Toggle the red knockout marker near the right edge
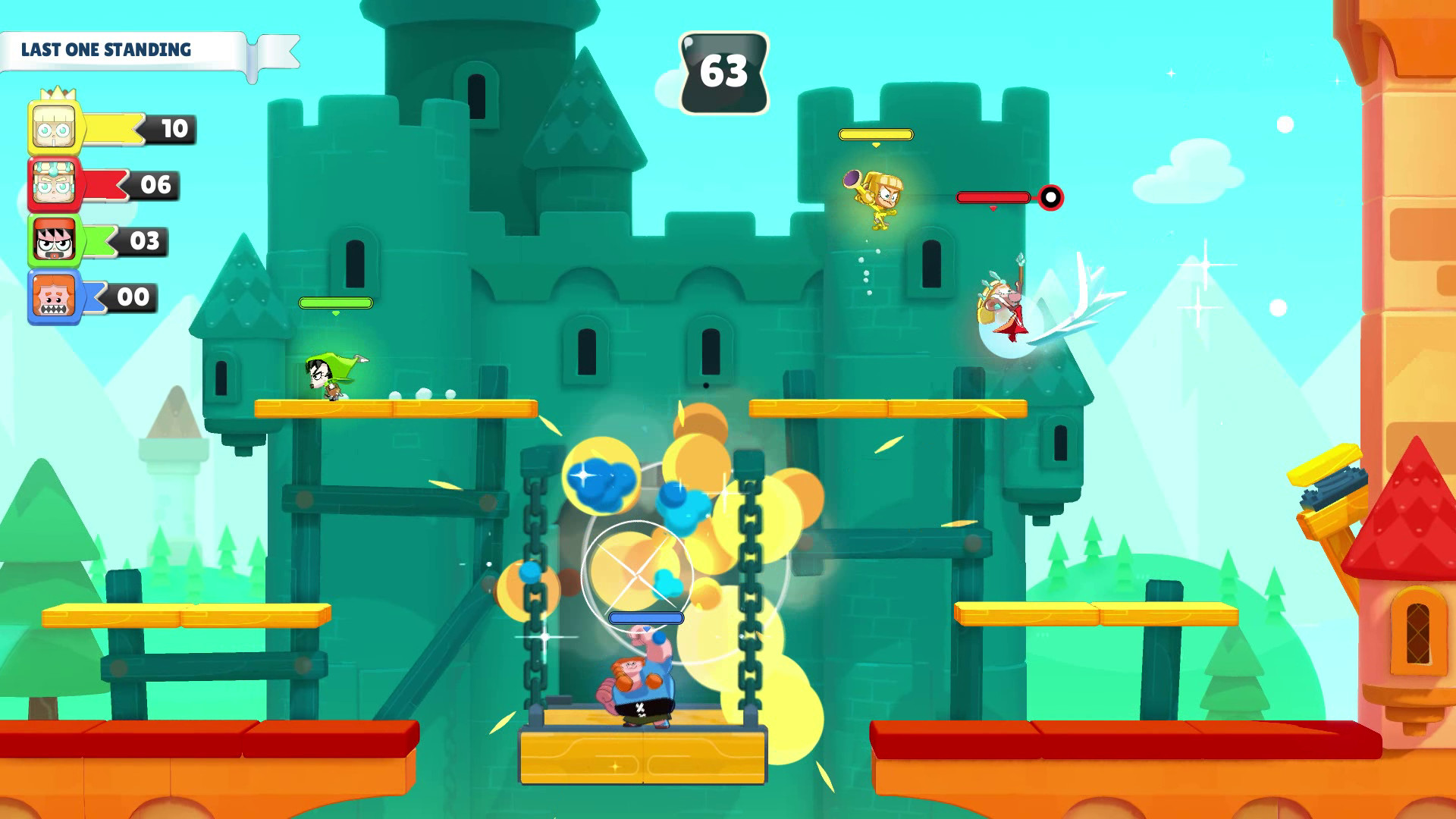Image resolution: width=1456 pixels, height=819 pixels. coord(1050,198)
